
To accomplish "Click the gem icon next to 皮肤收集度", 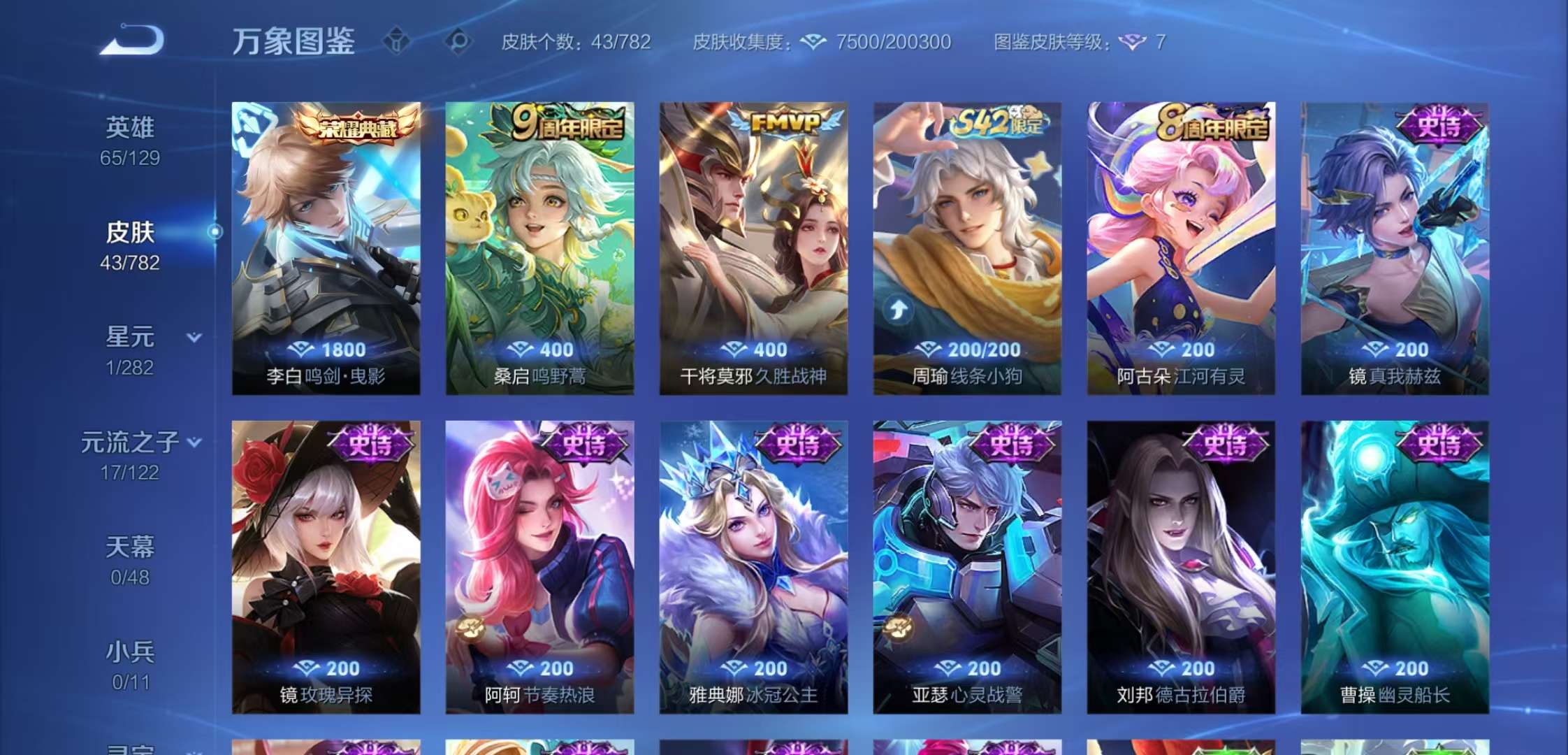I will 812,42.
